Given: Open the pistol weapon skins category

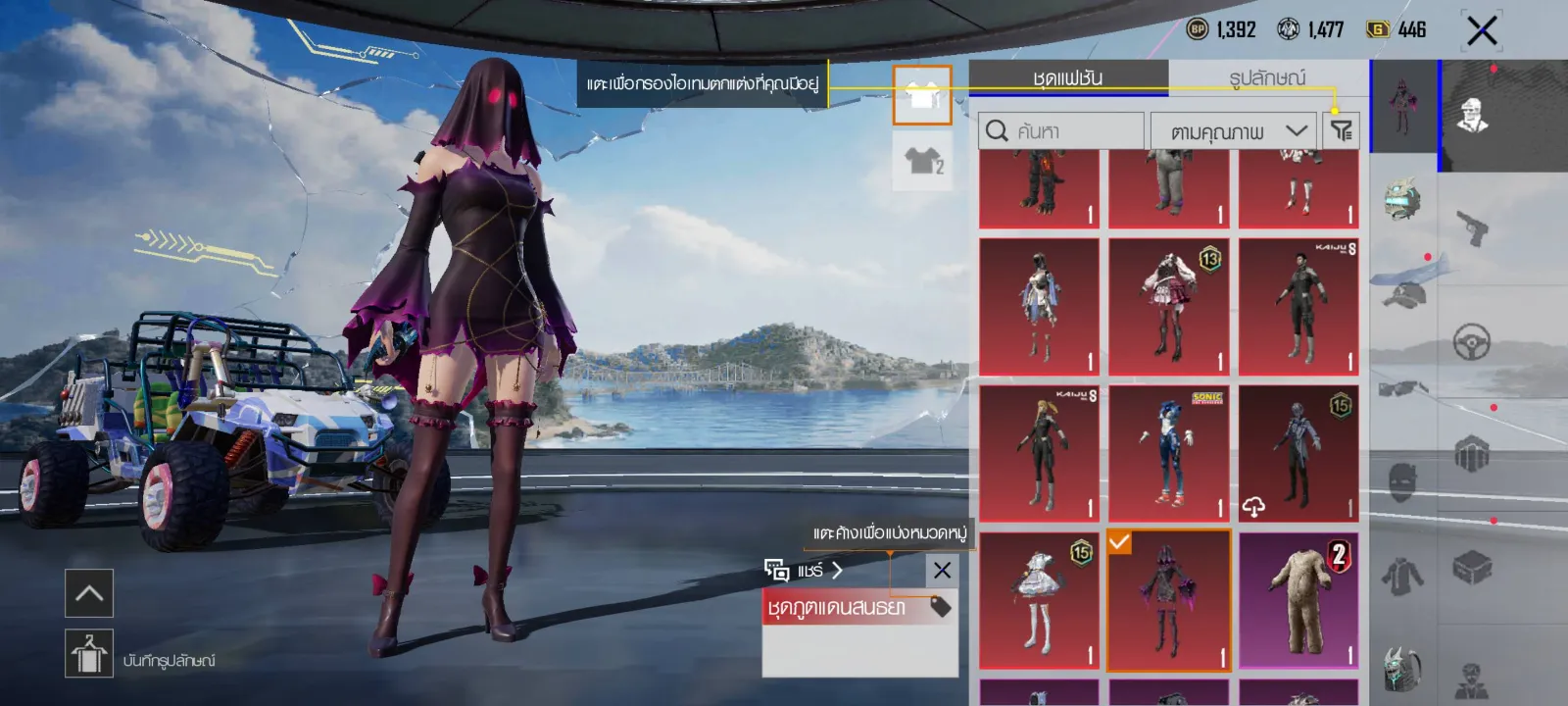Looking at the screenshot, I should pos(1471,227).
